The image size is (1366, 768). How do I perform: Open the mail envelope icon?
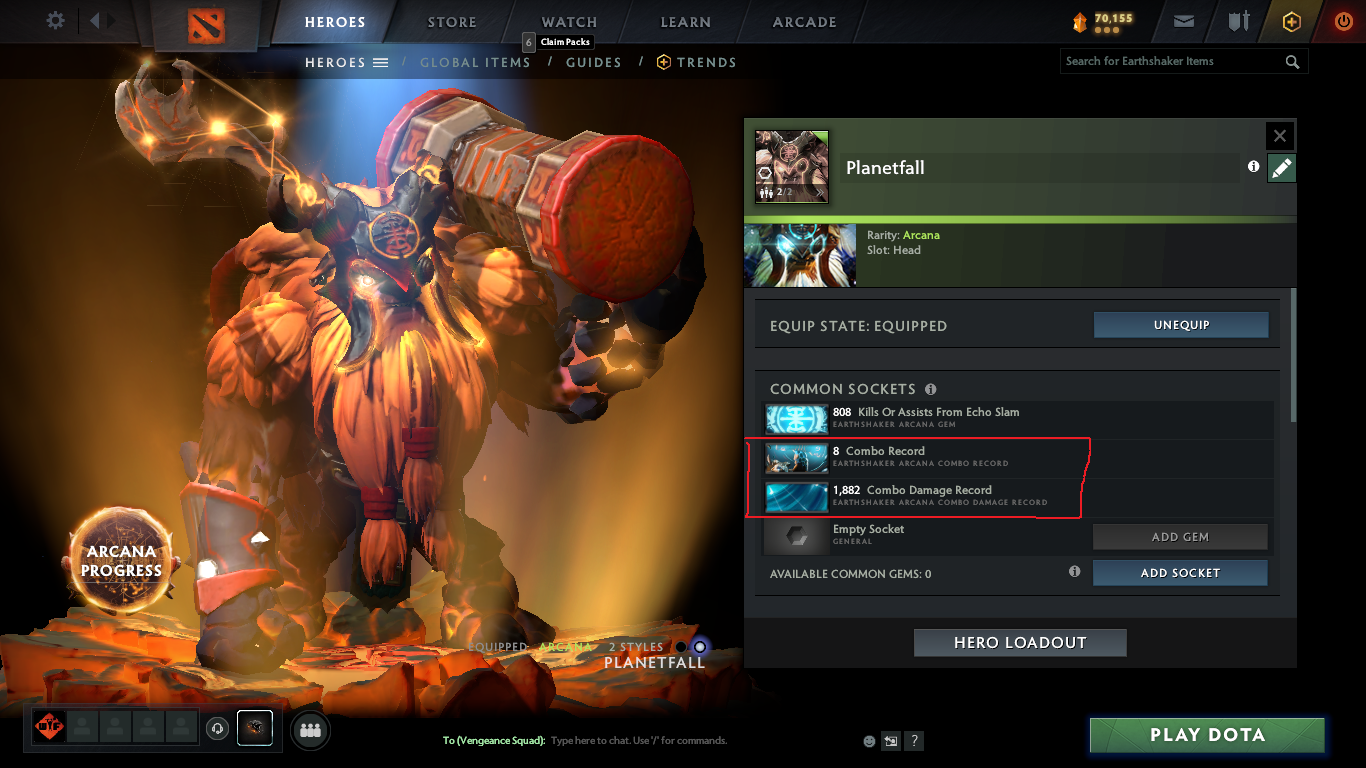tap(1183, 20)
